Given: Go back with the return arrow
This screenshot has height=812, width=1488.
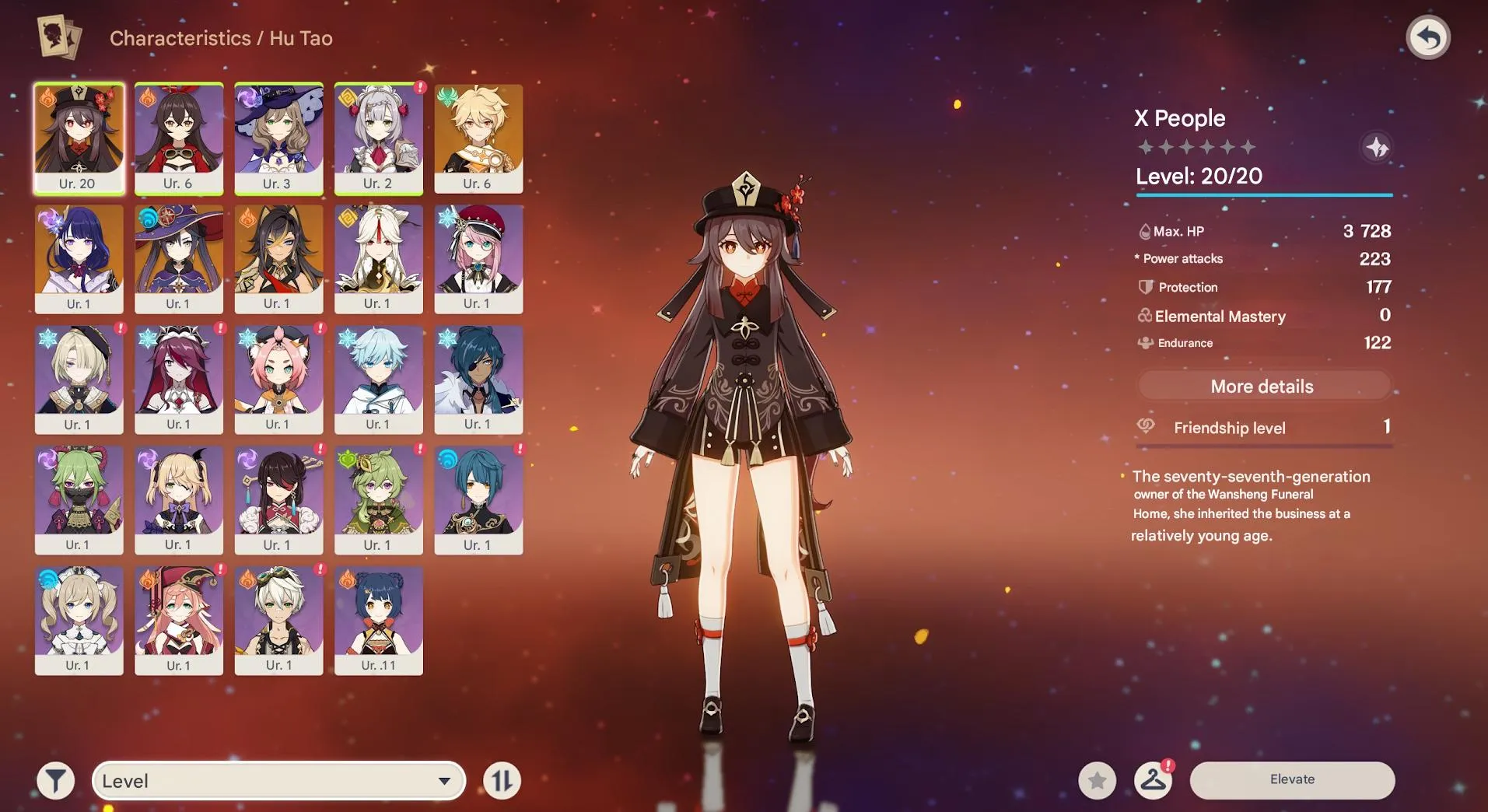Looking at the screenshot, I should click(1428, 37).
